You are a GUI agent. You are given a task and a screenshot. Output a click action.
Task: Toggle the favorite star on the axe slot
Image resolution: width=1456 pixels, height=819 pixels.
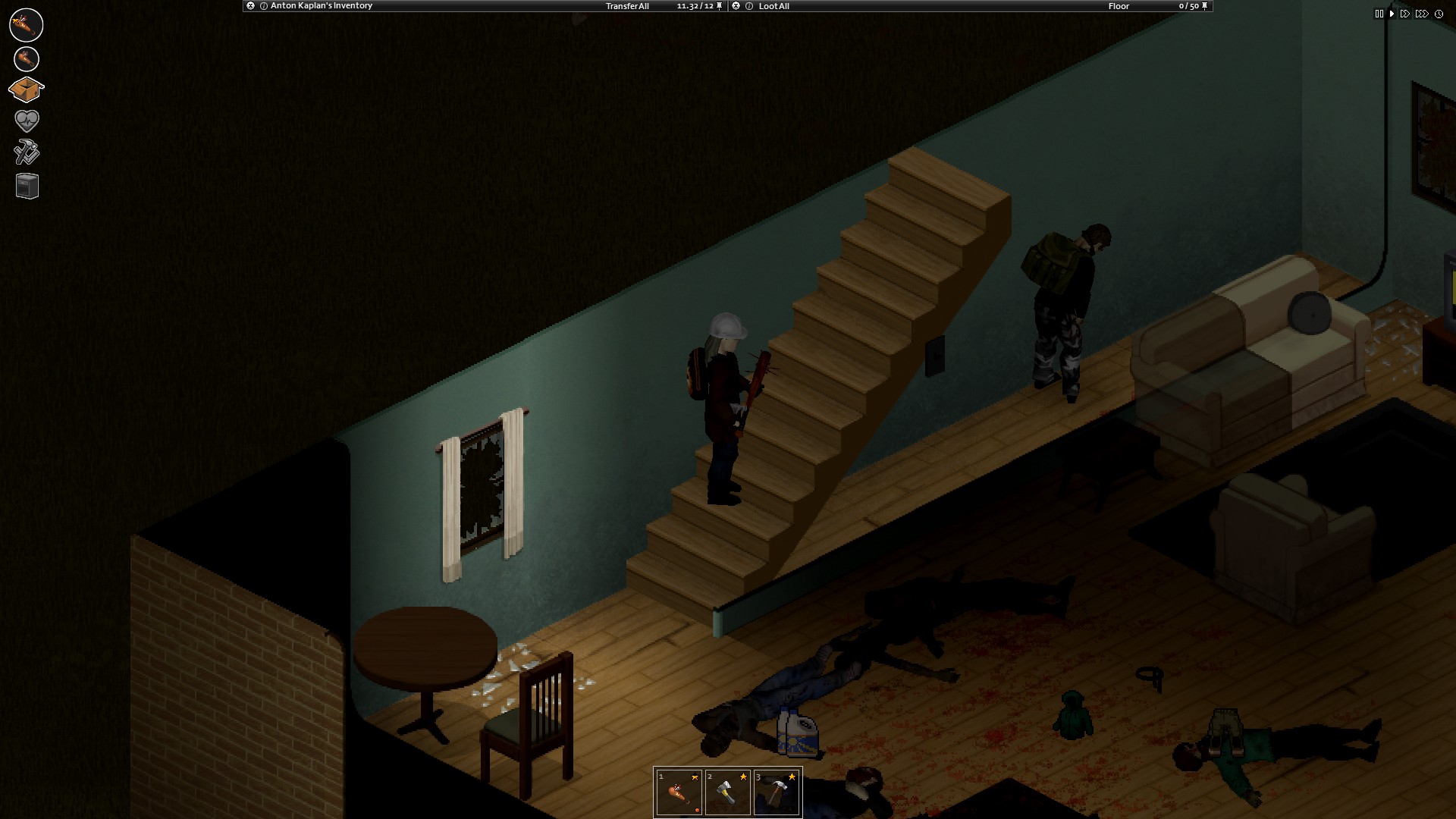[743, 777]
